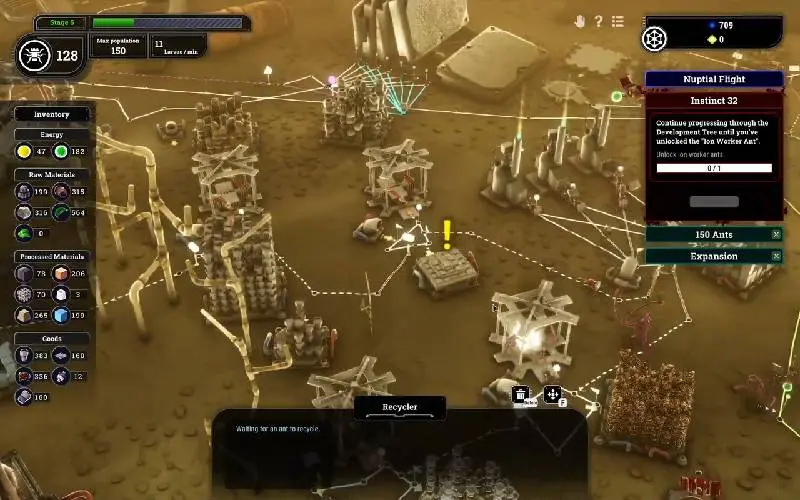Image resolution: width=800 pixels, height=500 pixels.
Task: Select the Nuptial Flight objective header
Action: click(x=713, y=79)
